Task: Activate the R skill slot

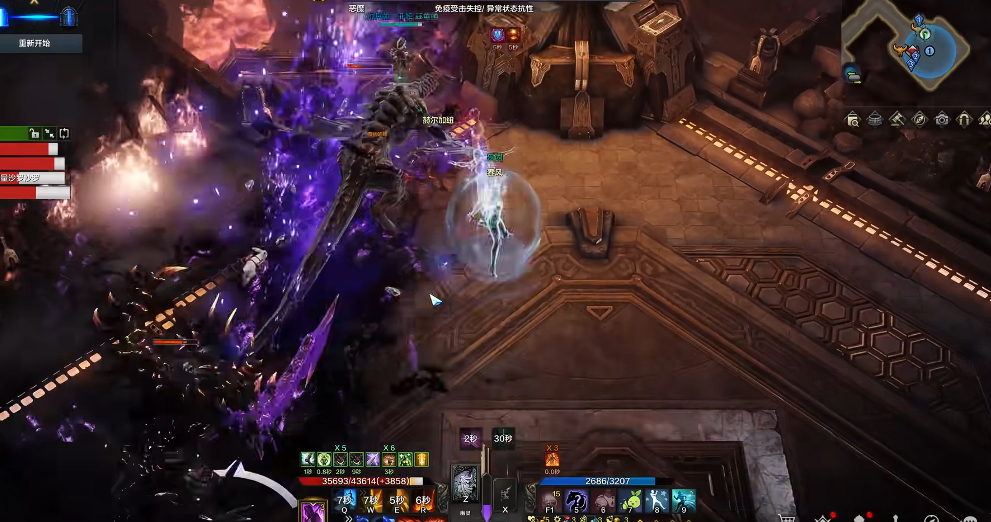Action: pos(423,499)
